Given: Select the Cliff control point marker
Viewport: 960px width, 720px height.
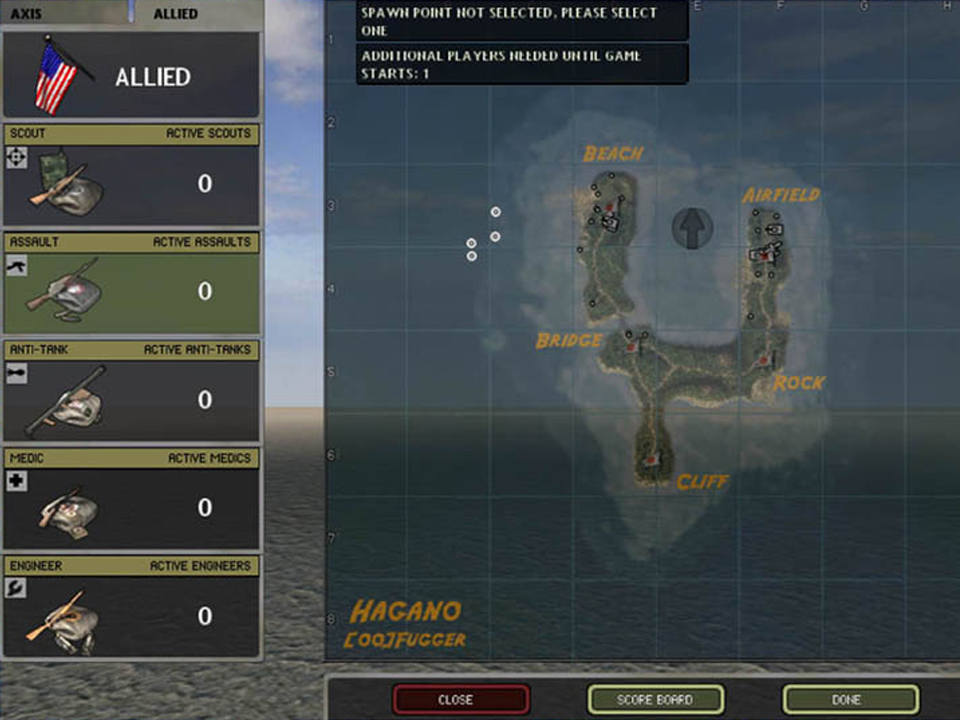Looking at the screenshot, I should (652, 459).
